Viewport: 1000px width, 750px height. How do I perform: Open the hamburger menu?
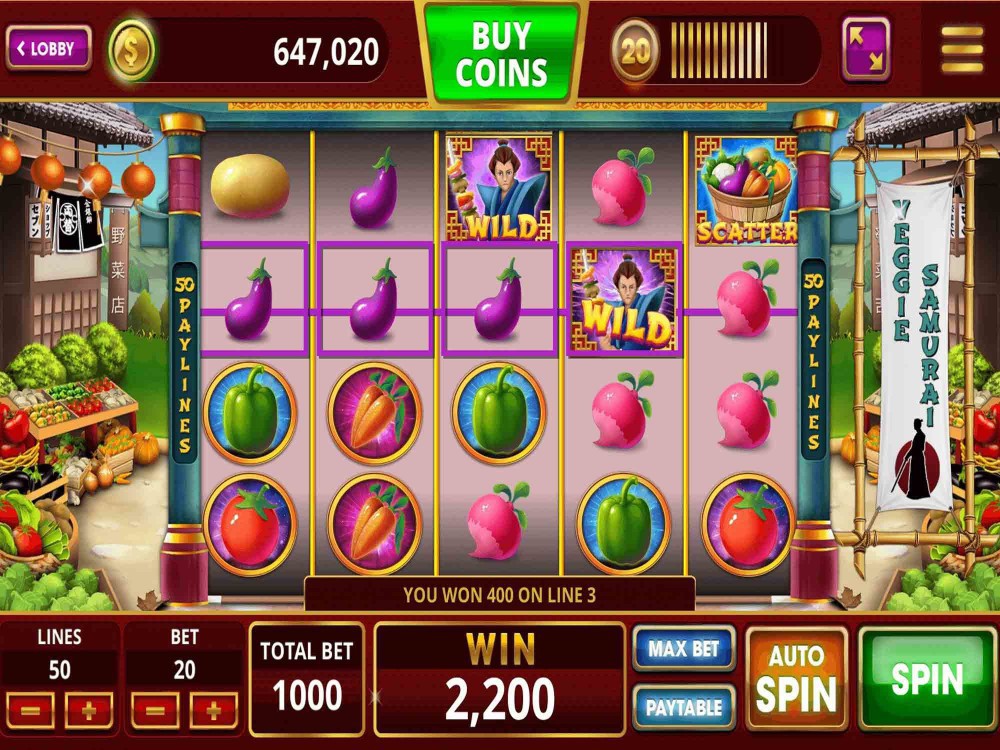(x=962, y=49)
